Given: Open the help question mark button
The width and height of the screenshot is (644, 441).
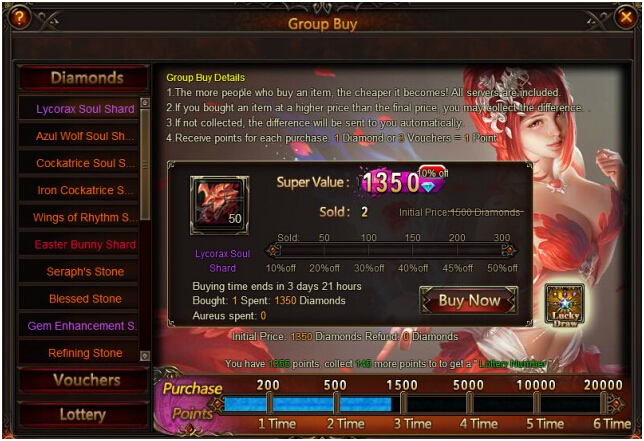Looking at the screenshot, I should coord(19,17).
